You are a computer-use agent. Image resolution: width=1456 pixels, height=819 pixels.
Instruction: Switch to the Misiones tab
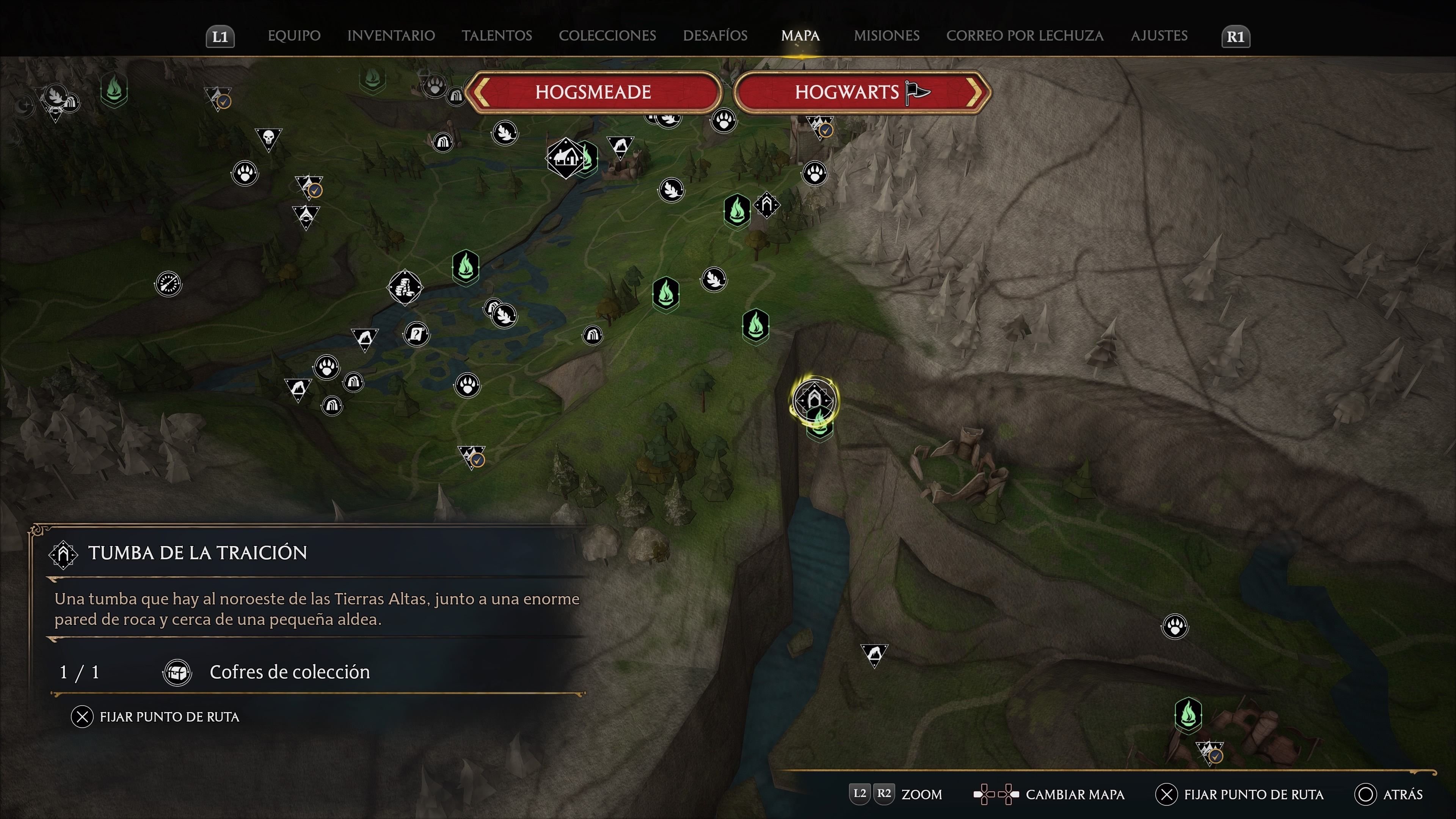coord(886,36)
